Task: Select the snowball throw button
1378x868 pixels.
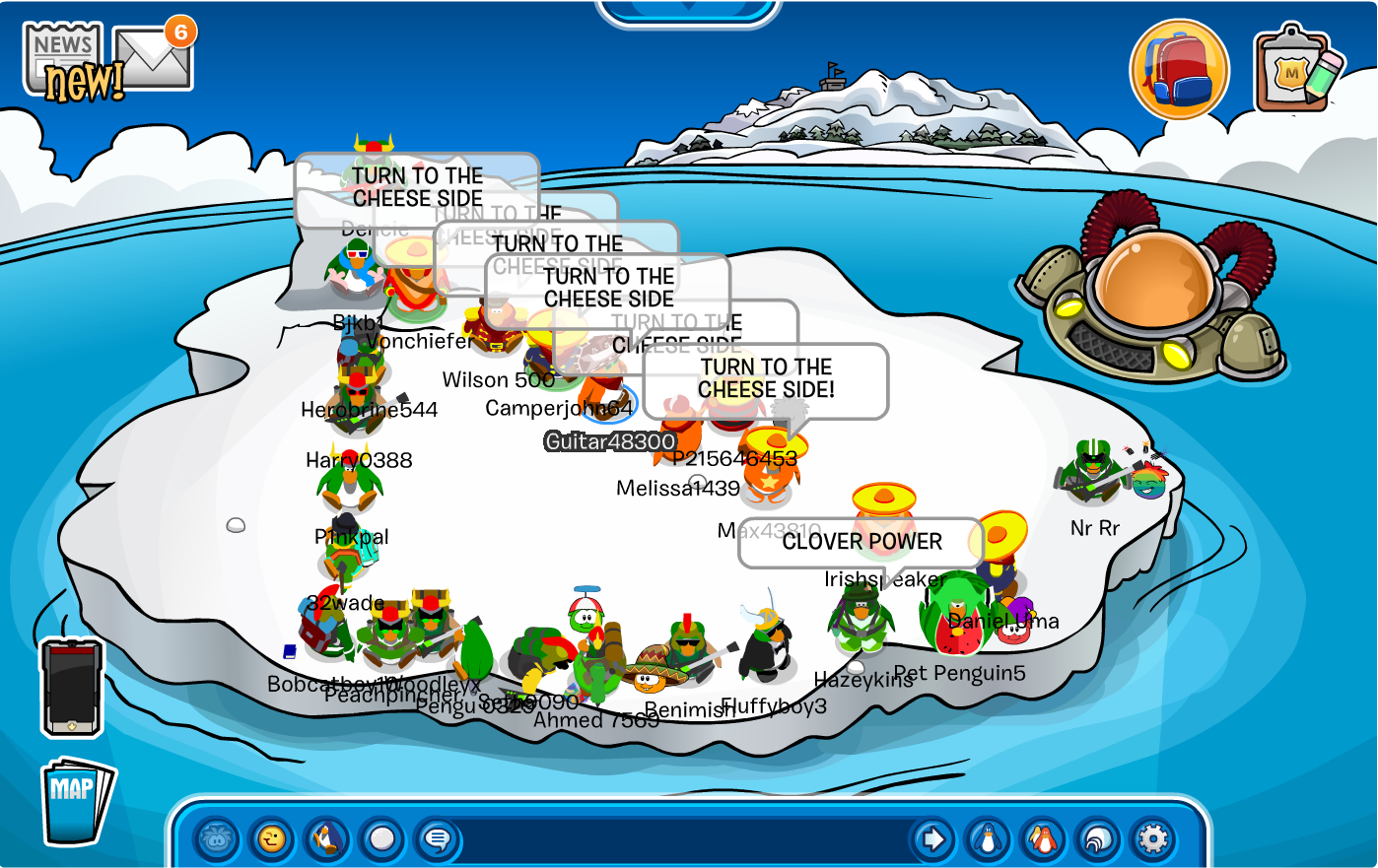Action: click(x=382, y=839)
